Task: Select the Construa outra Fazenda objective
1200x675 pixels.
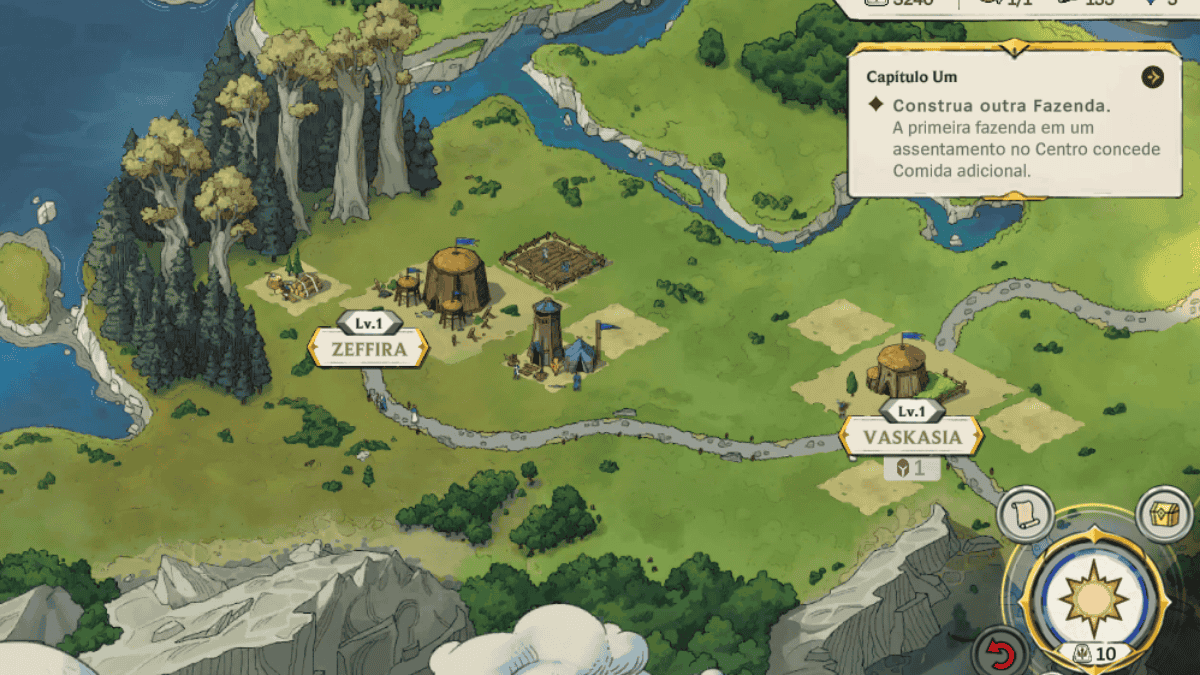Action: pyautogui.click(x=1002, y=105)
